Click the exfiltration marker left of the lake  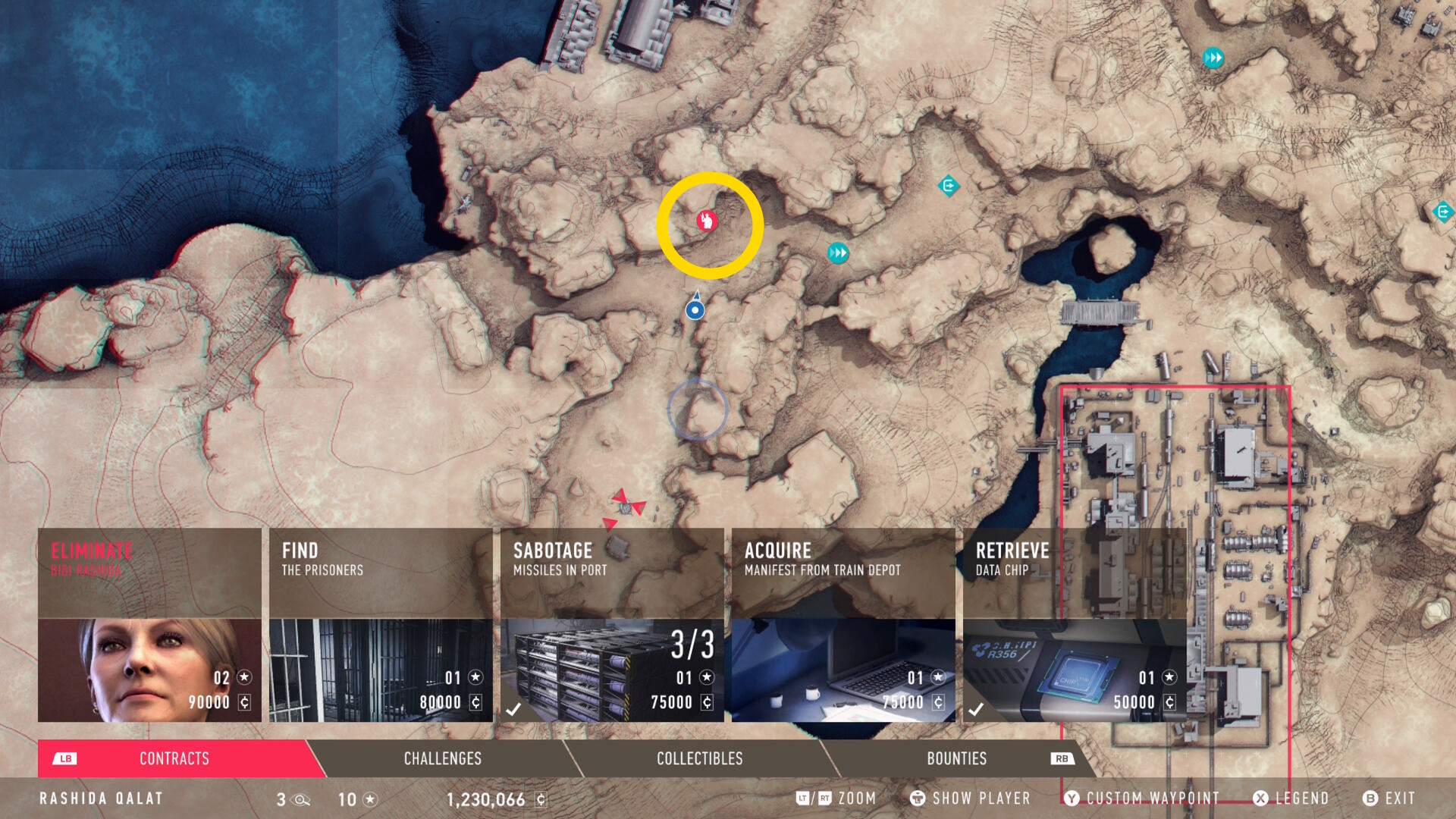pos(948,186)
